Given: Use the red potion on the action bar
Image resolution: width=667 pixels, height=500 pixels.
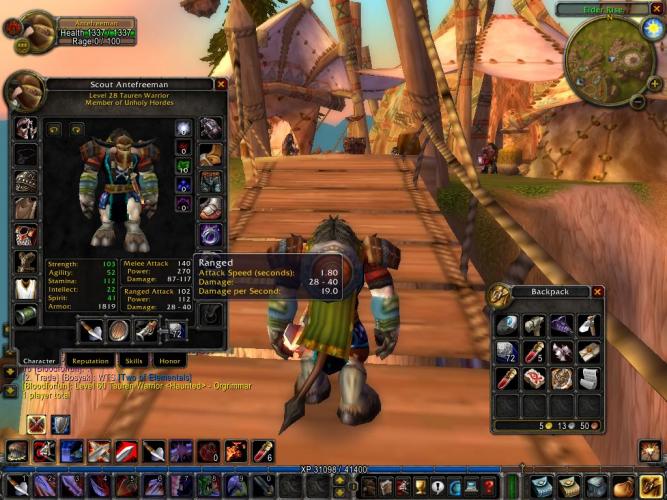Looking at the screenshot, I should pos(262,452).
